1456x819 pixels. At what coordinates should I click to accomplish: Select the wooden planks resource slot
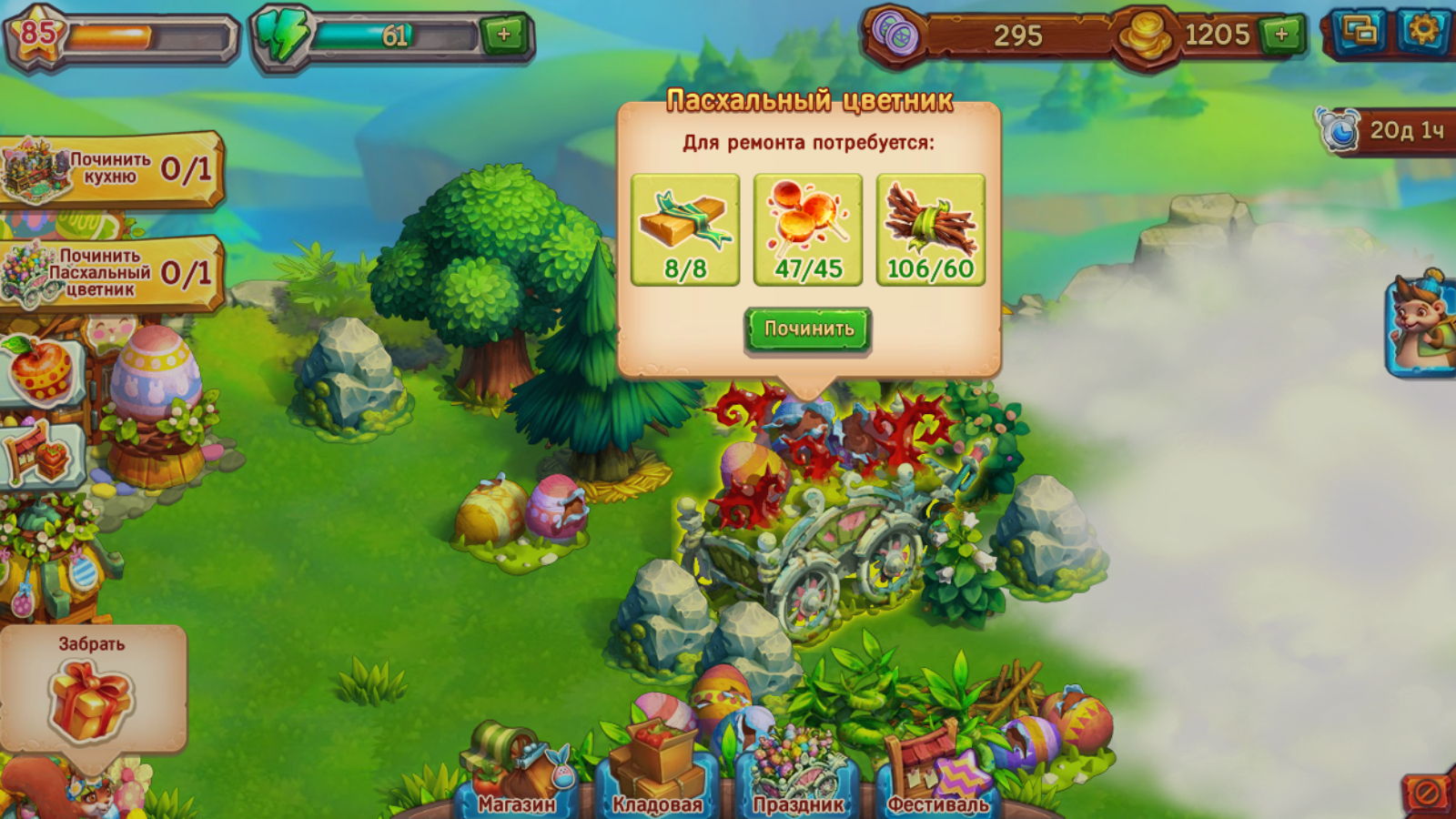[685, 229]
